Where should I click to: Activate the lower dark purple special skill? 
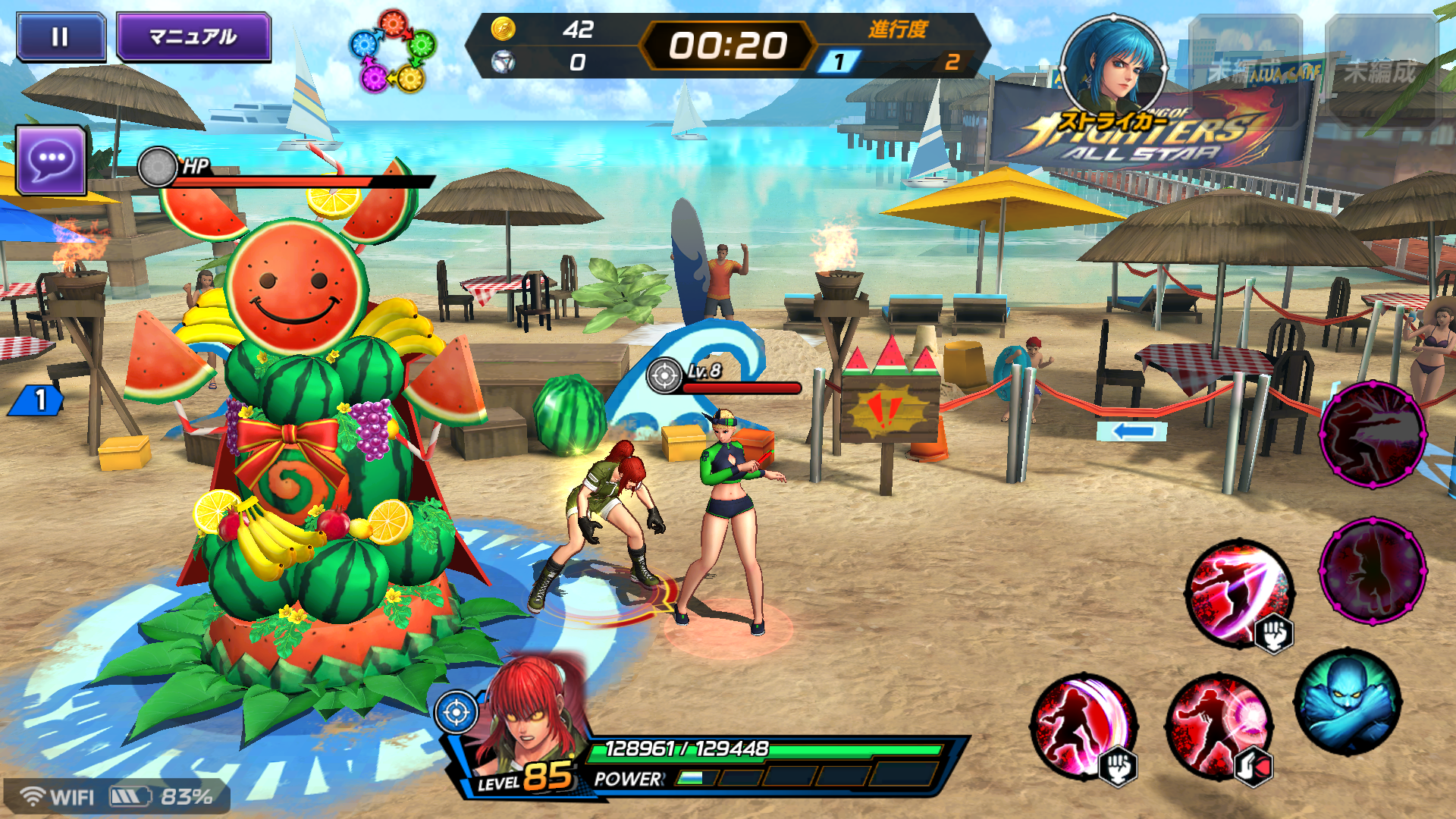coord(1373,570)
